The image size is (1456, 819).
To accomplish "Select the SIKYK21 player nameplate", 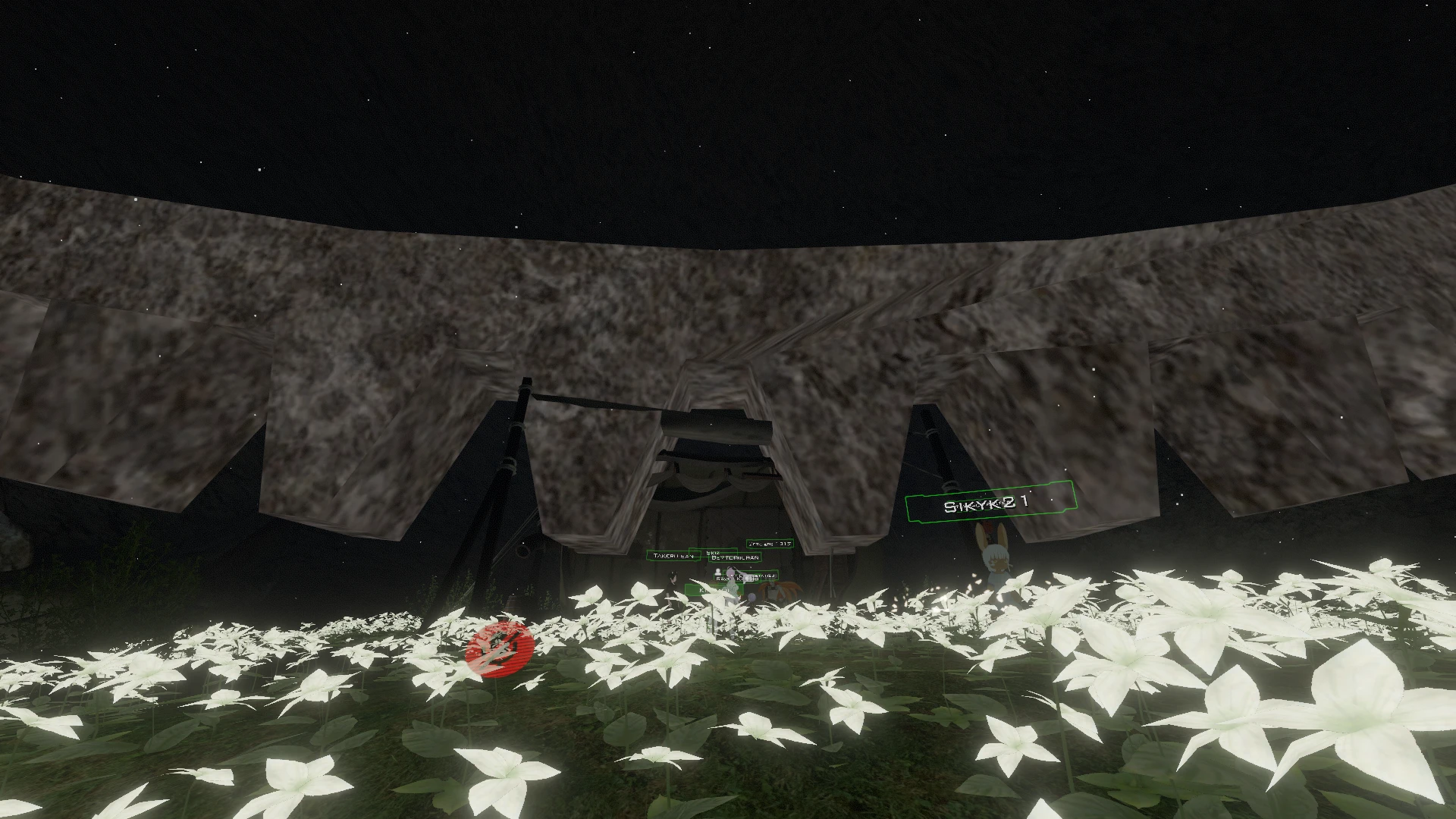I will [x=990, y=505].
